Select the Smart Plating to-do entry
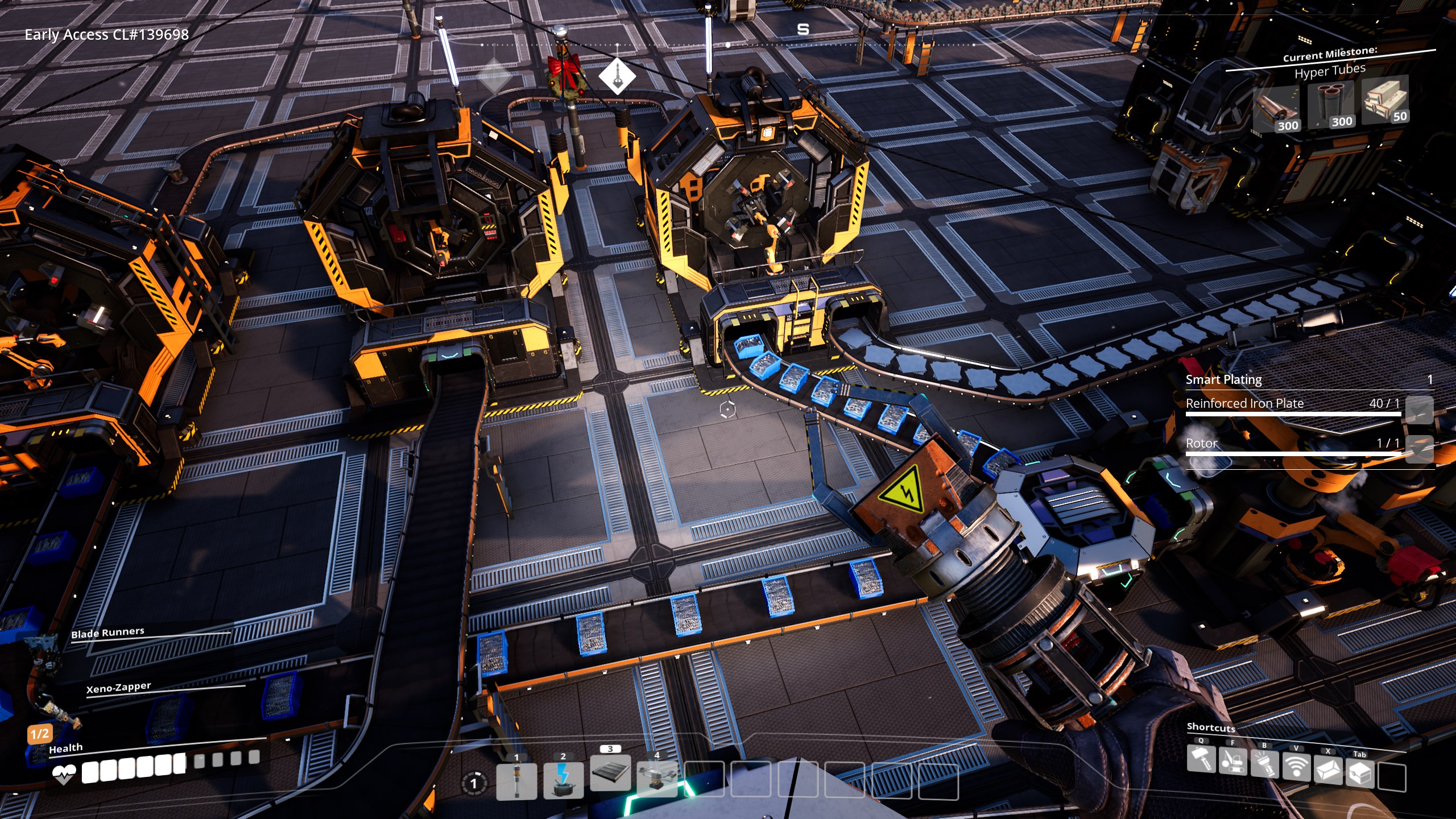The image size is (1456, 819). [x=1223, y=379]
